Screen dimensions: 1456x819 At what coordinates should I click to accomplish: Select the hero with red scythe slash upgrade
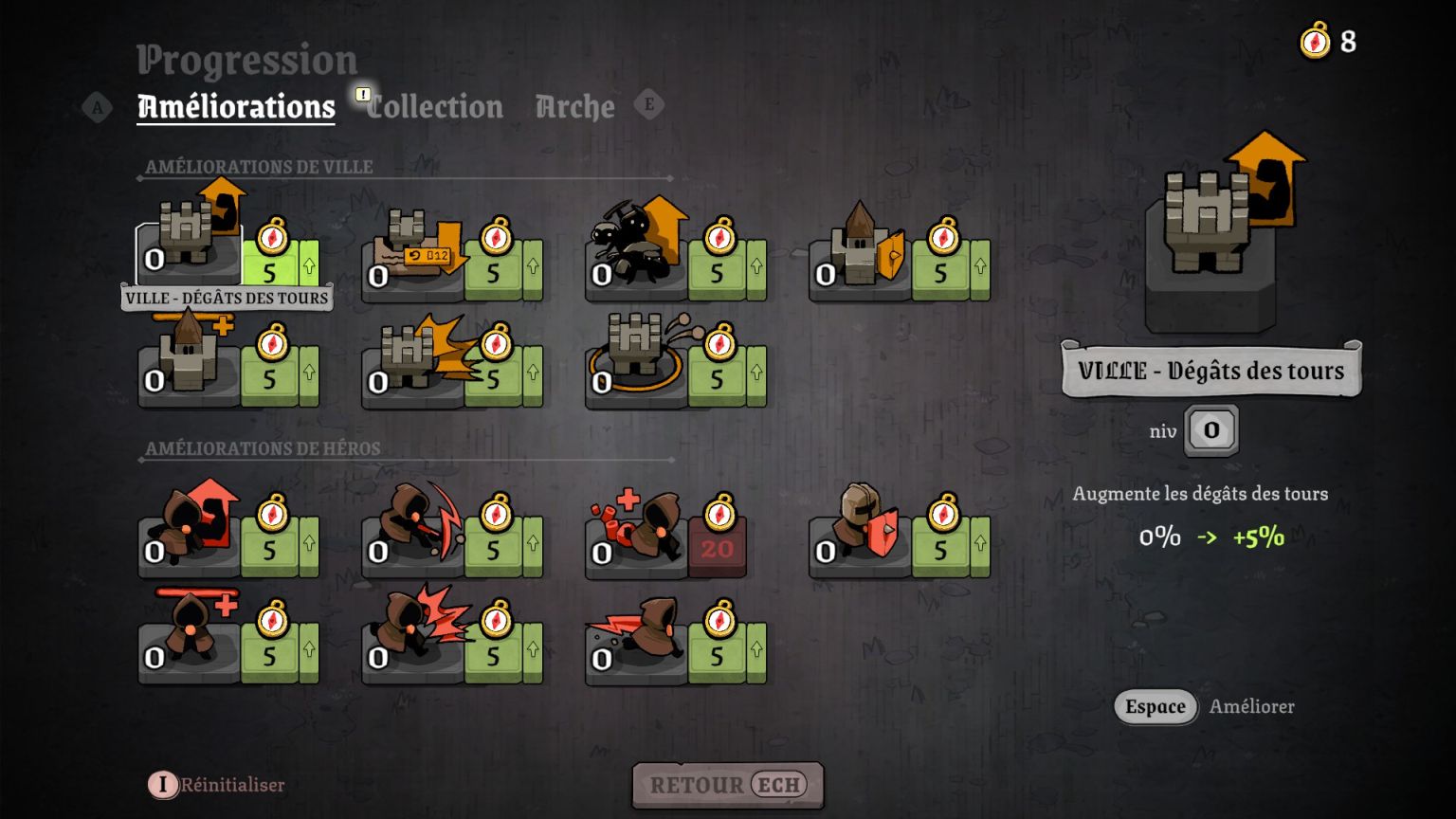[x=413, y=531]
